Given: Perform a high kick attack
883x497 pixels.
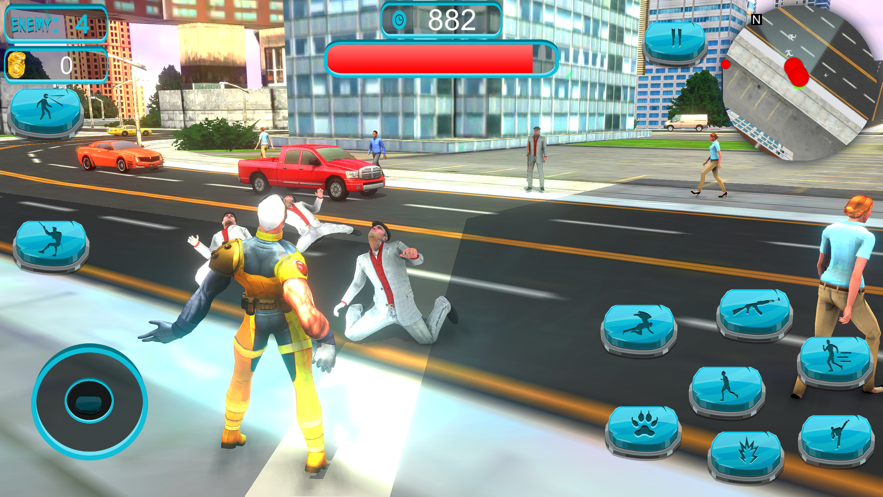Looking at the screenshot, I should 836,437.
